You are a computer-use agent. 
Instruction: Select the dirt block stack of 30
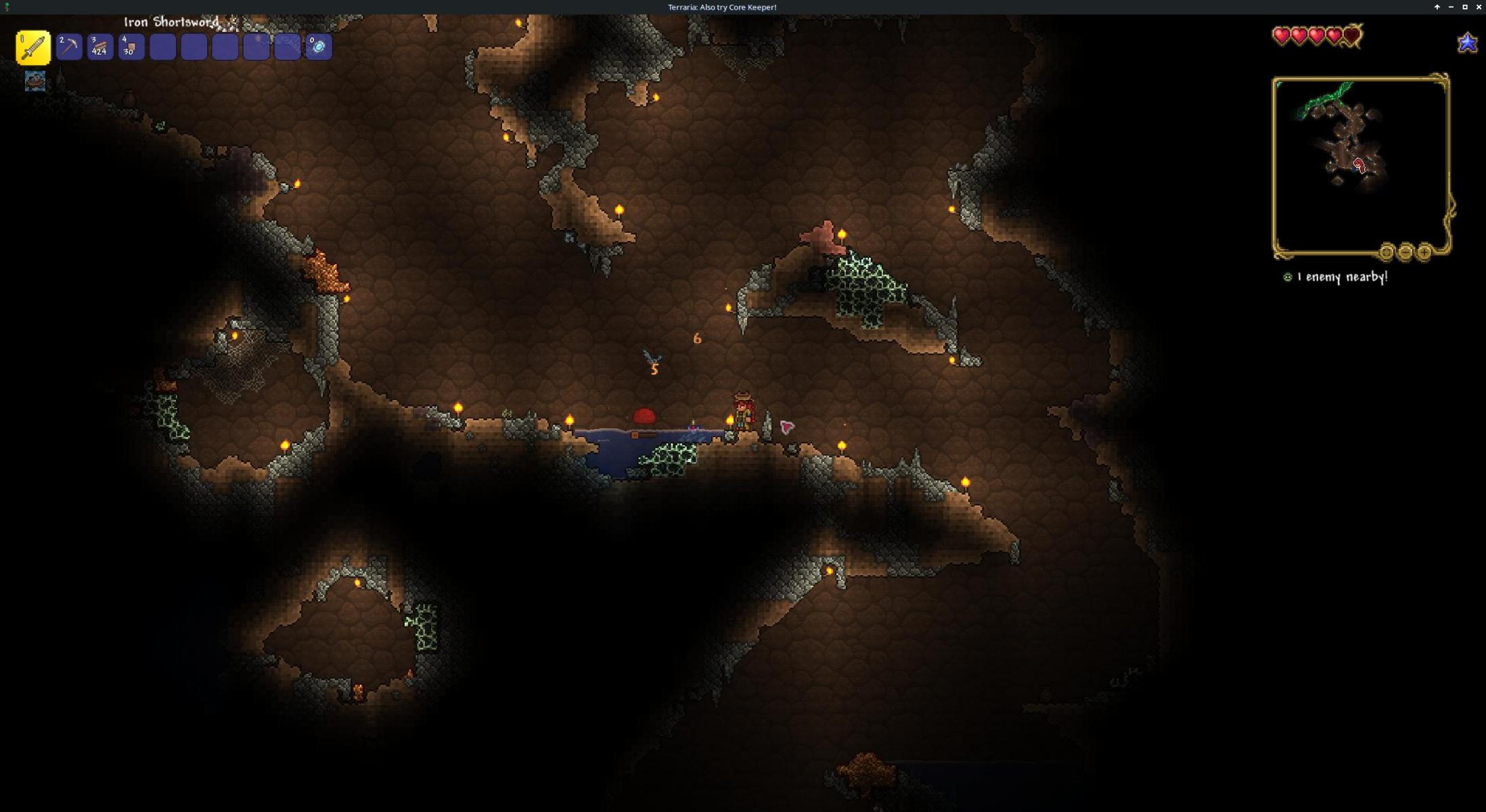[131, 47]
